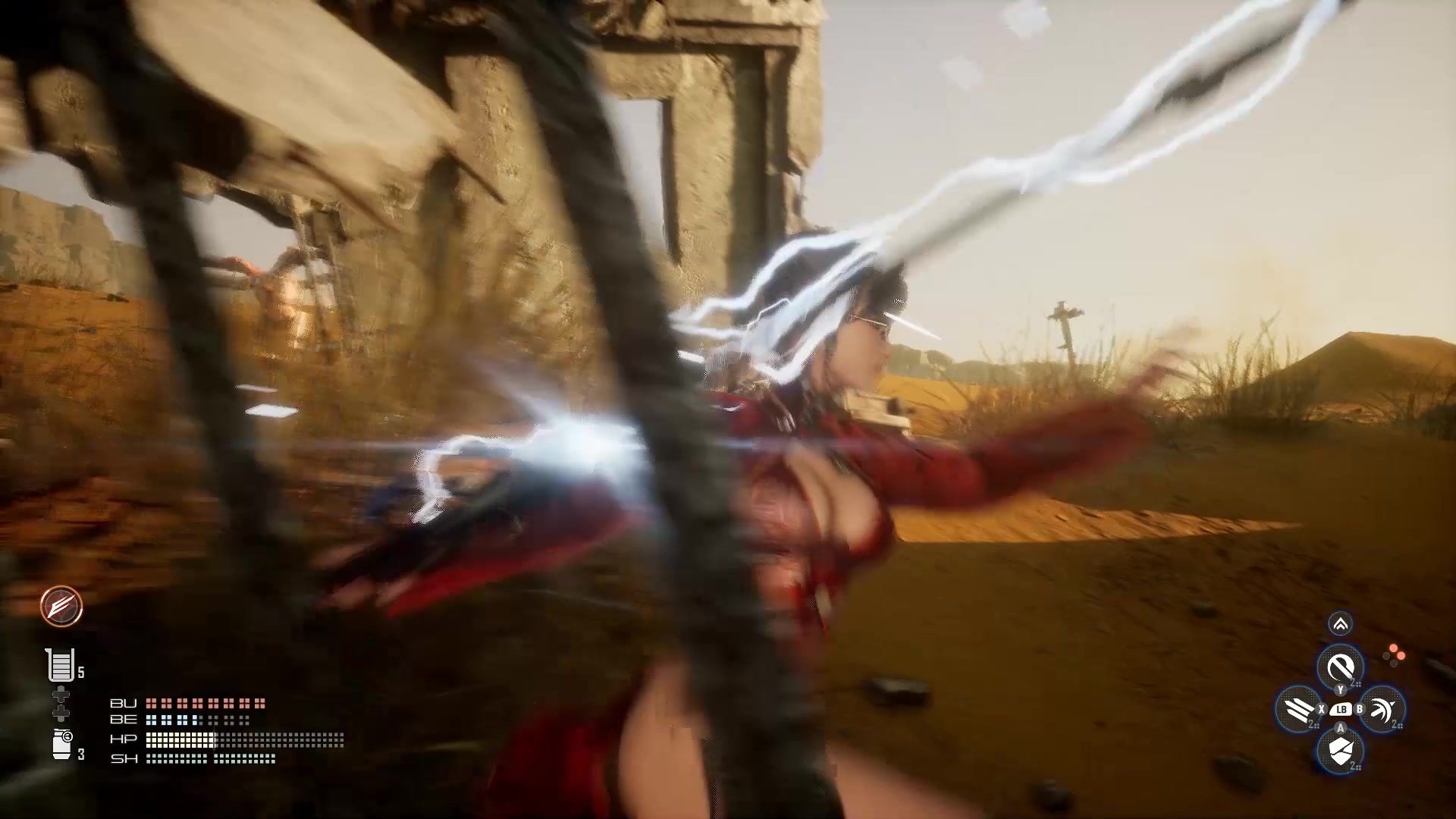Trigger the triple-slash skill bound to X

coord(1299,709)
